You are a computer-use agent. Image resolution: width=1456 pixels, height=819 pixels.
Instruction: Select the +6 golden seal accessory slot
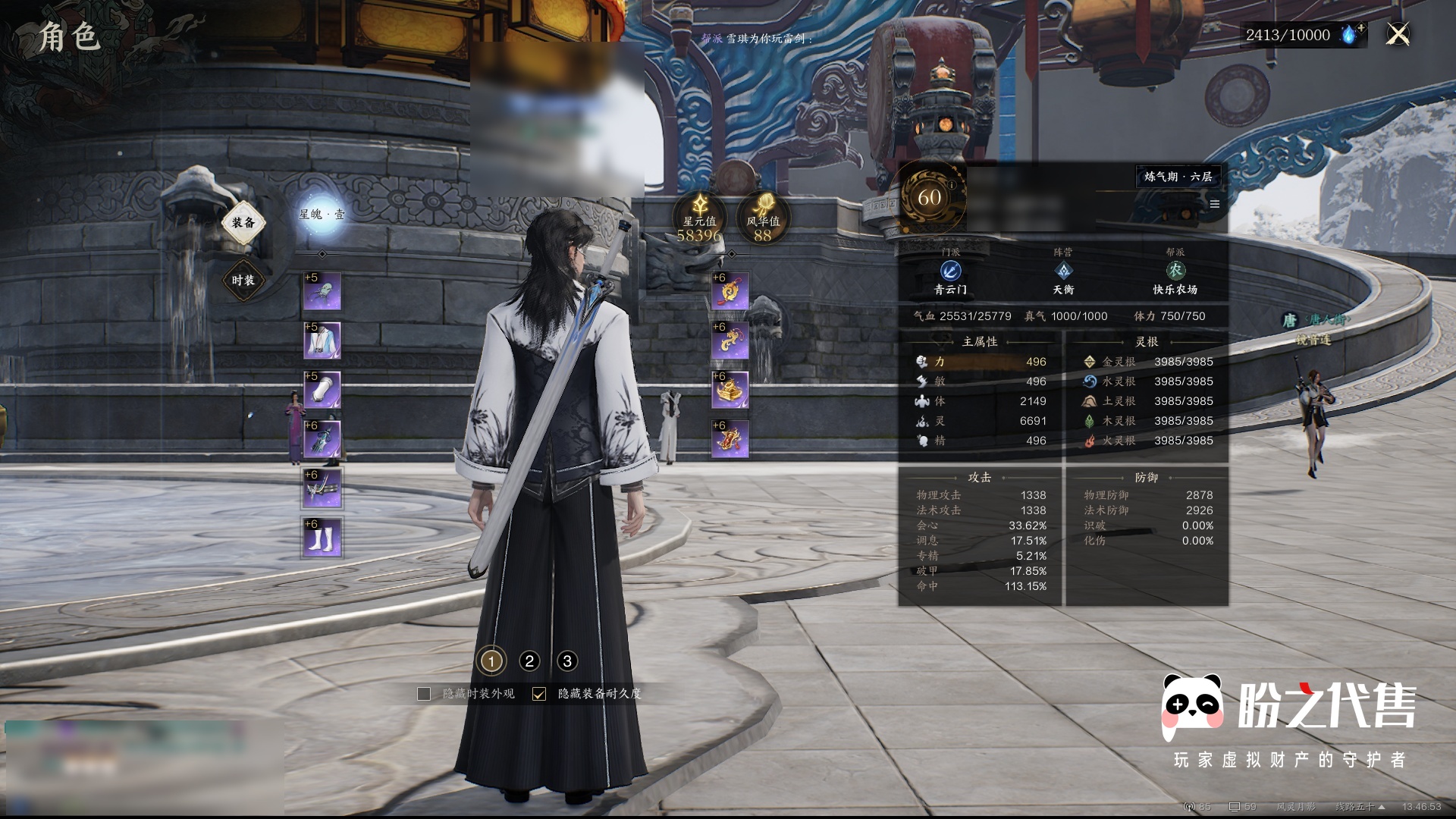[x=731, y=391]
